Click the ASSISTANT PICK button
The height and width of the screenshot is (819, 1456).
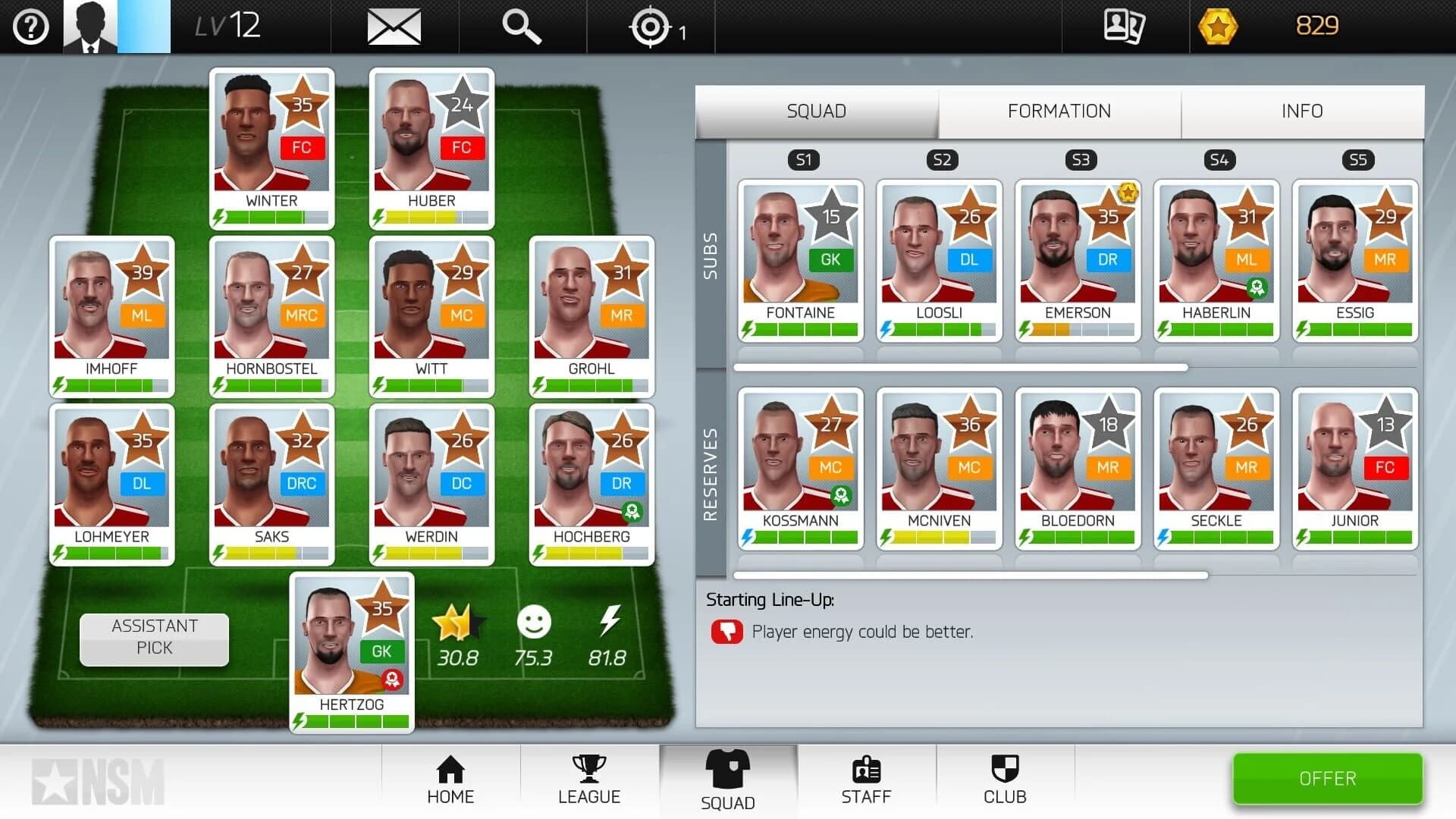(153, 639)
